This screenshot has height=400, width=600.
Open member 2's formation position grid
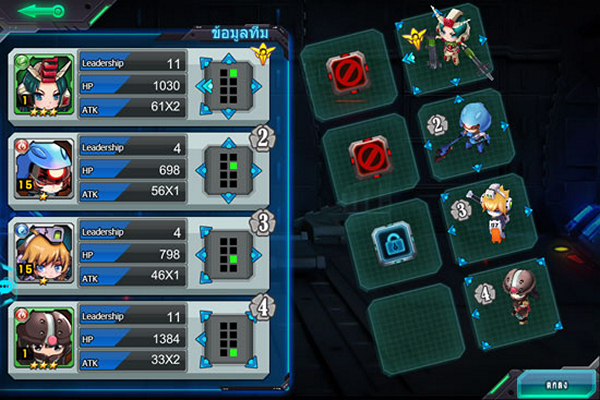[x=230, y=169]
